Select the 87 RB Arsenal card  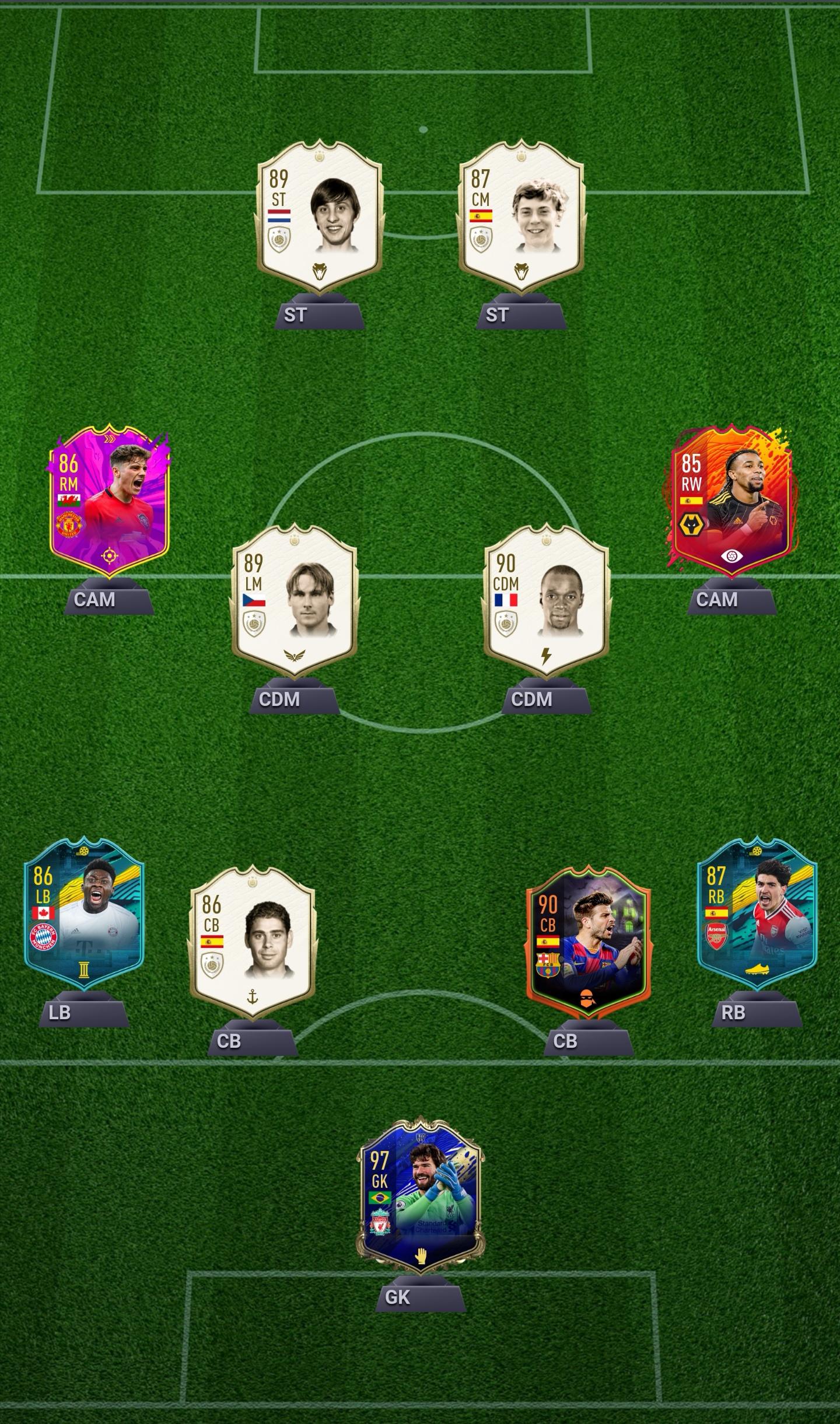757,914
